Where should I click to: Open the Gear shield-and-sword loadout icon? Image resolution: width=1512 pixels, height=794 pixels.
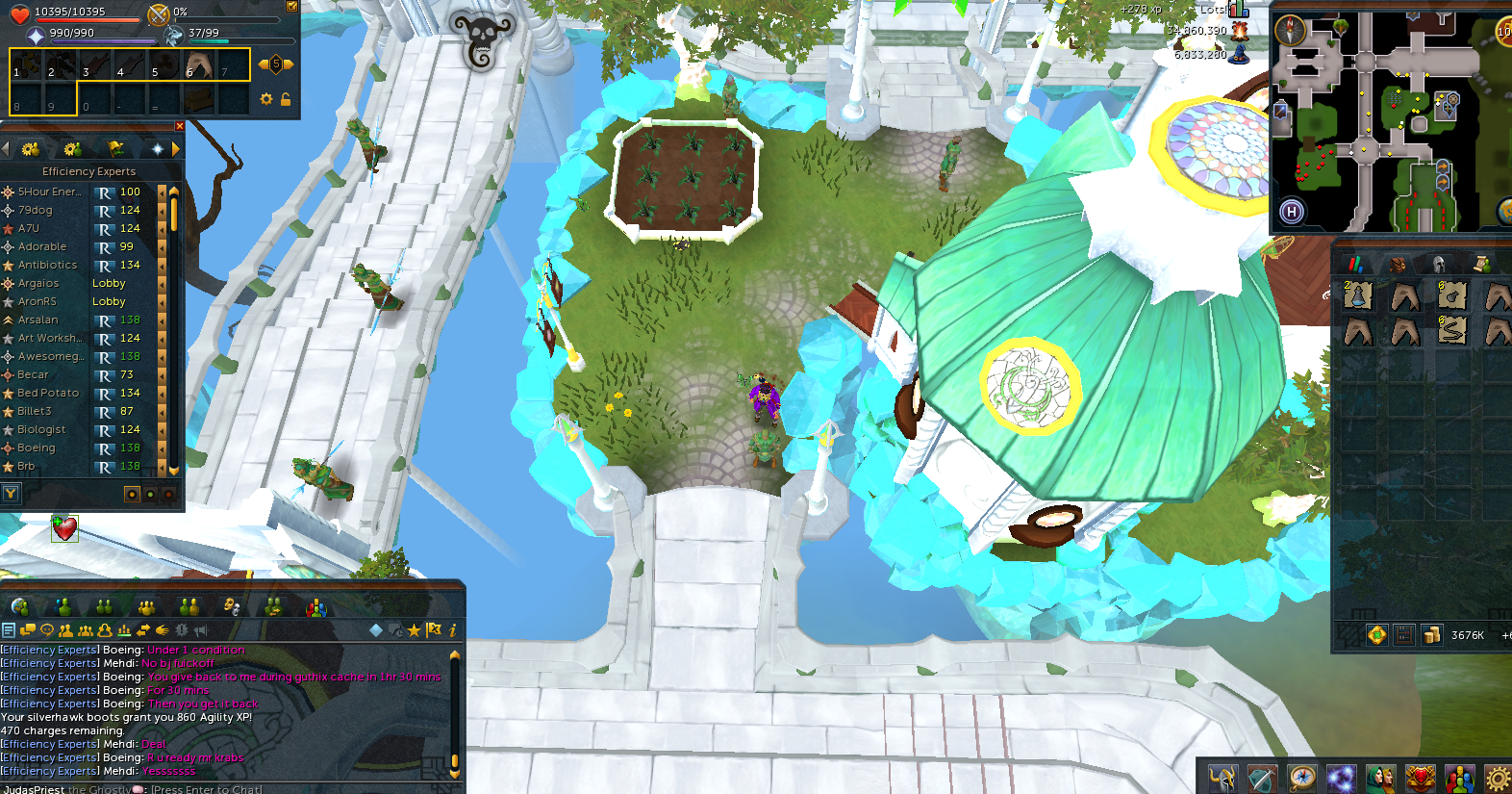click(x=1262, y=777)
